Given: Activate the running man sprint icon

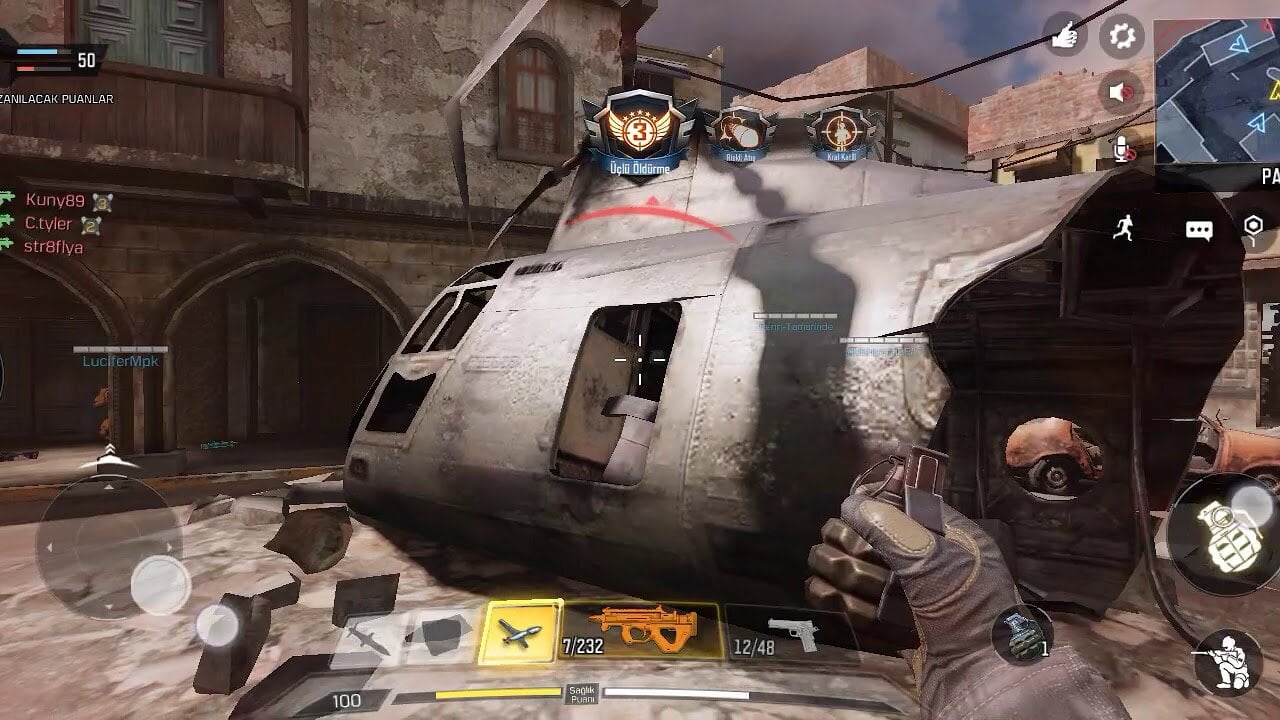Looking at the screenshot, I should point(1125,228).
